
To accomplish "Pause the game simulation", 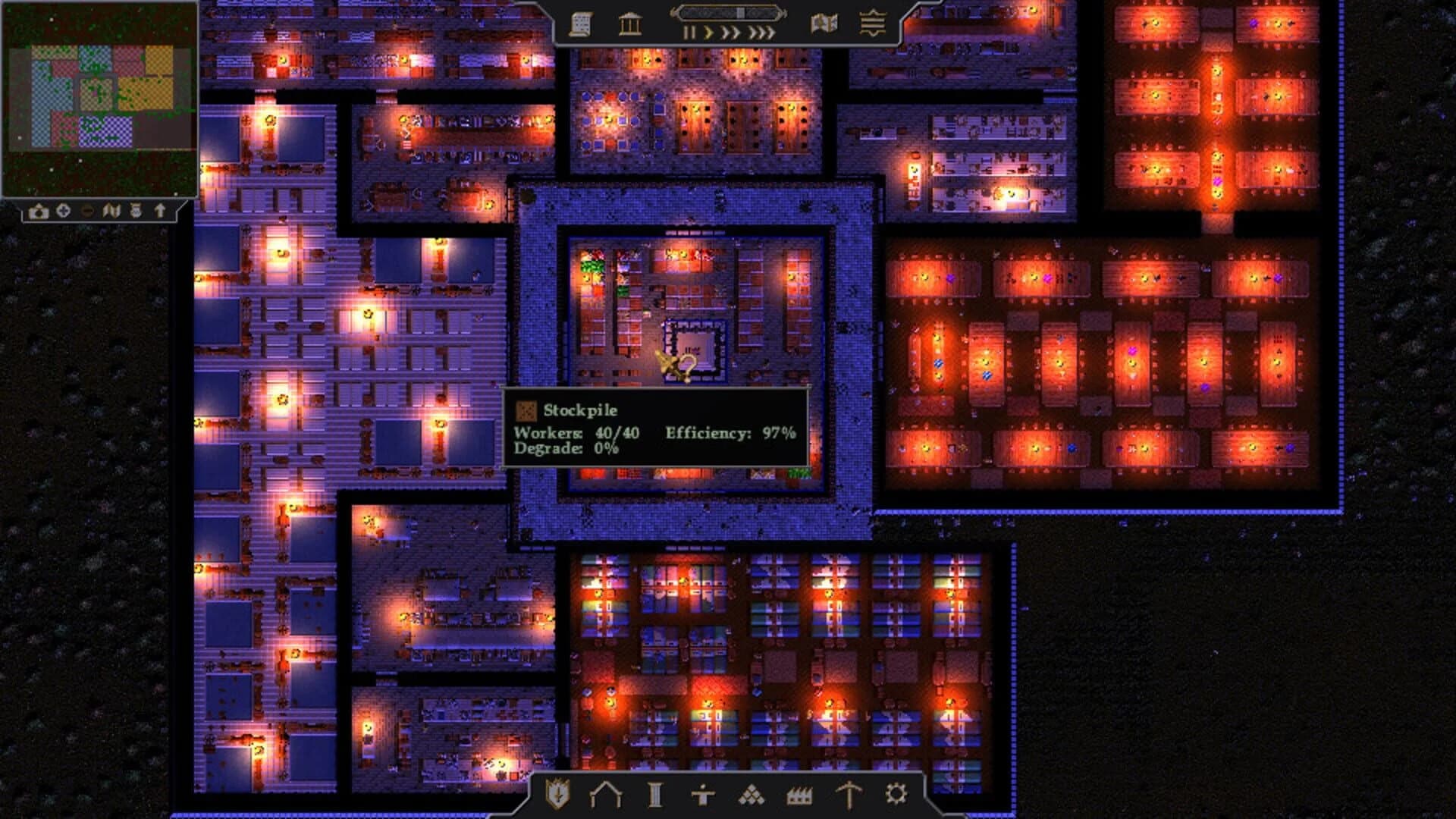I will (x=689, y=32).
